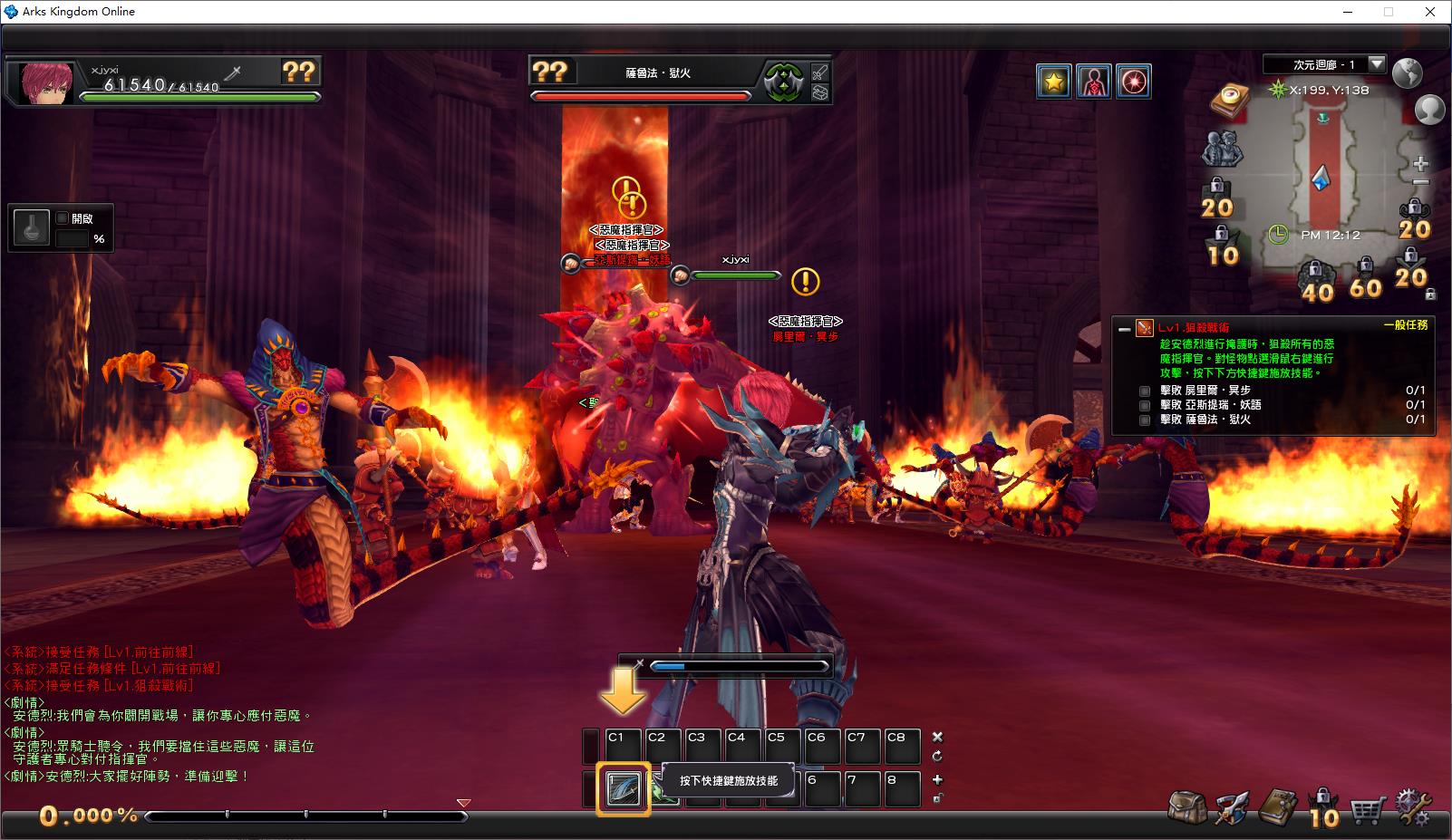Open the gear and wrench system settings

1414,806
